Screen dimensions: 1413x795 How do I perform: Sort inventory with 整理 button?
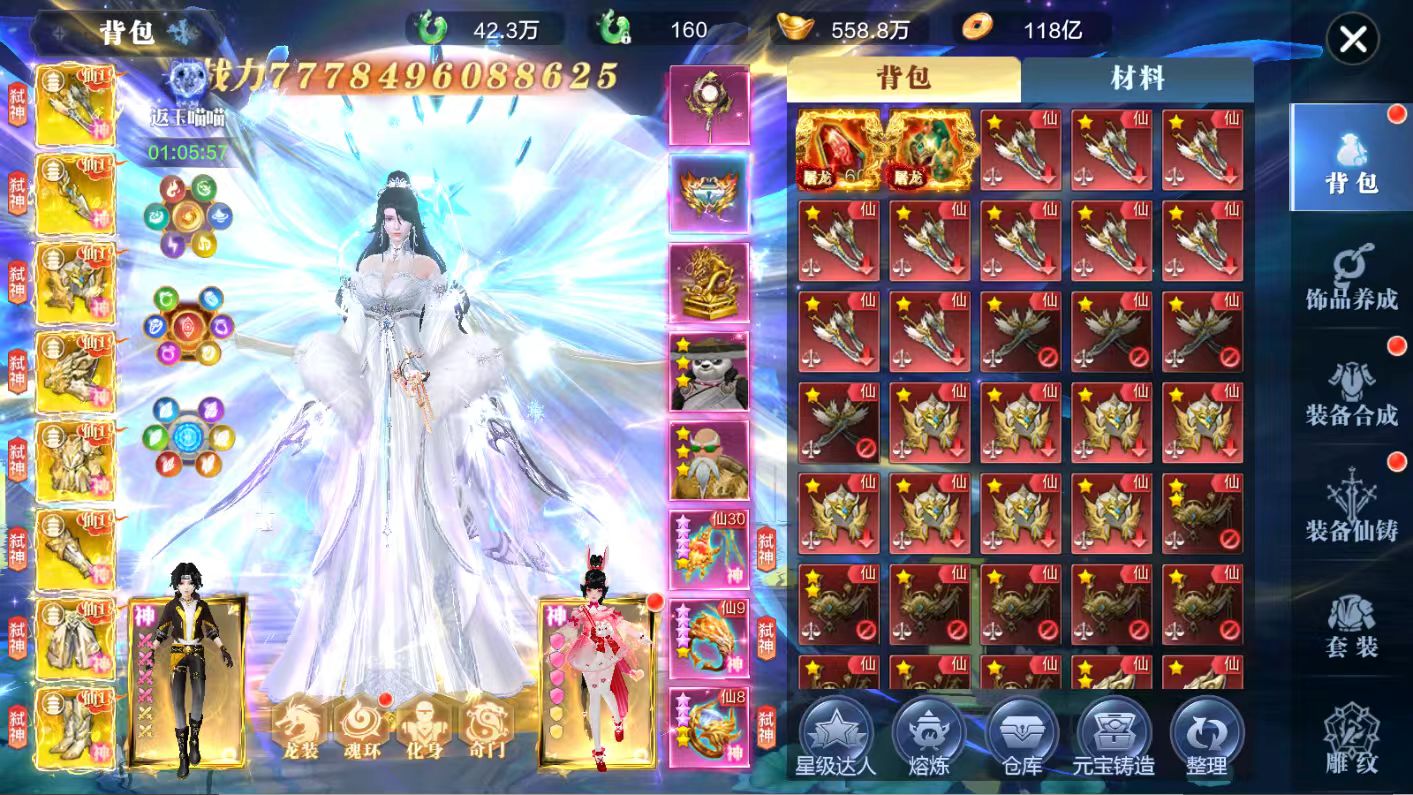pyautogui.click(x=1206, y=738)
